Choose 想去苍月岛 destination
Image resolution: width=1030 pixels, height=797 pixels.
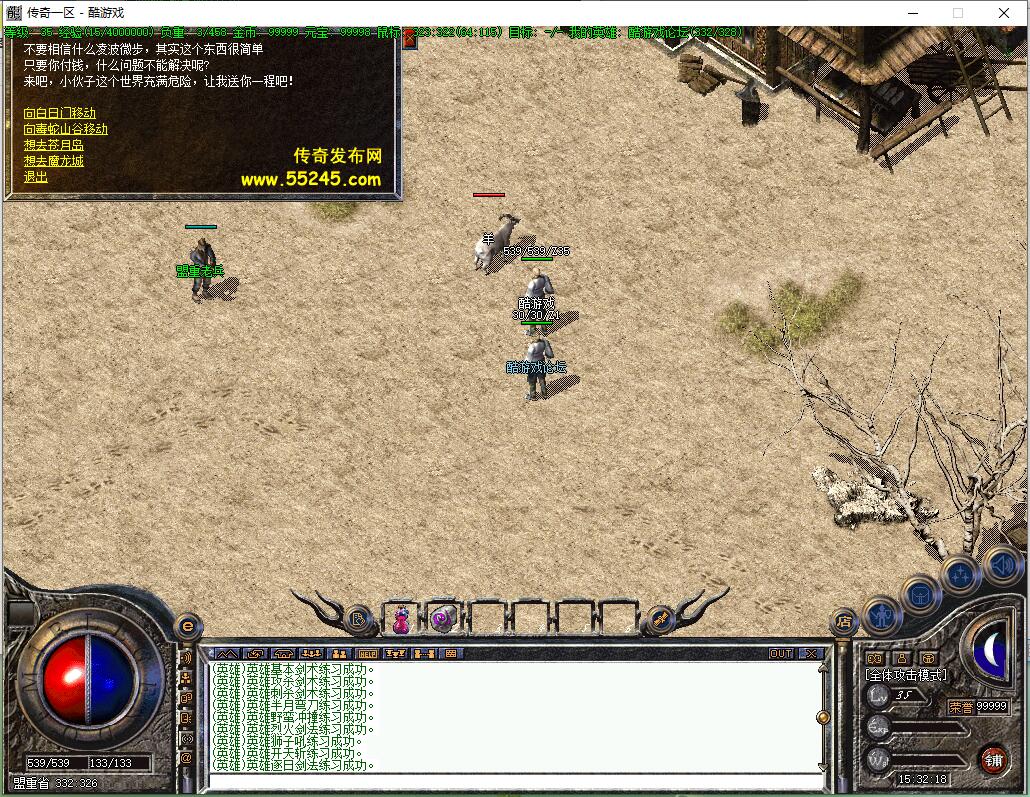click(53, 145)
